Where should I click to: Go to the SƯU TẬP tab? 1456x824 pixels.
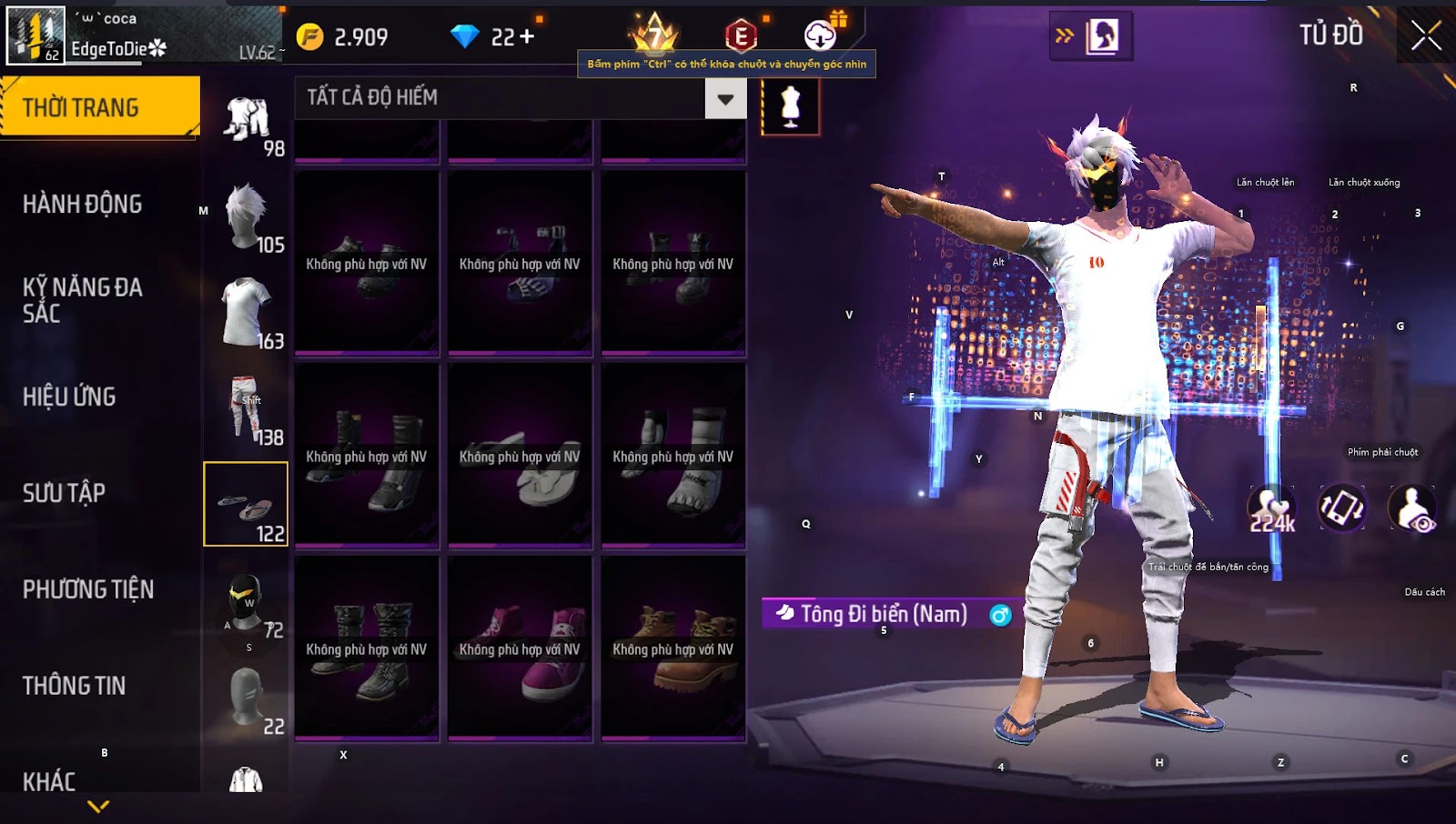[65, 493]
